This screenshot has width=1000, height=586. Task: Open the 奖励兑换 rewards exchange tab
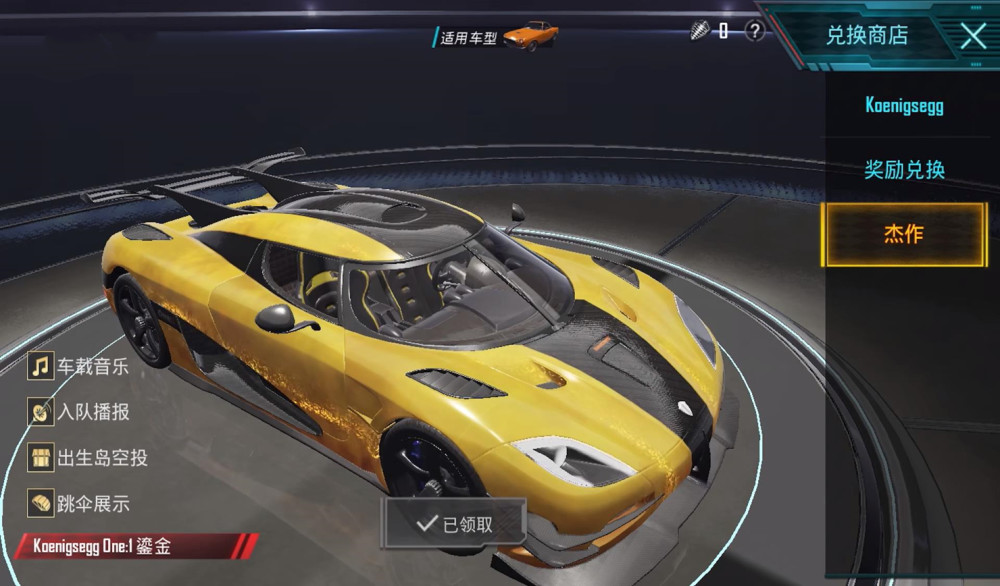pos(904,169)
